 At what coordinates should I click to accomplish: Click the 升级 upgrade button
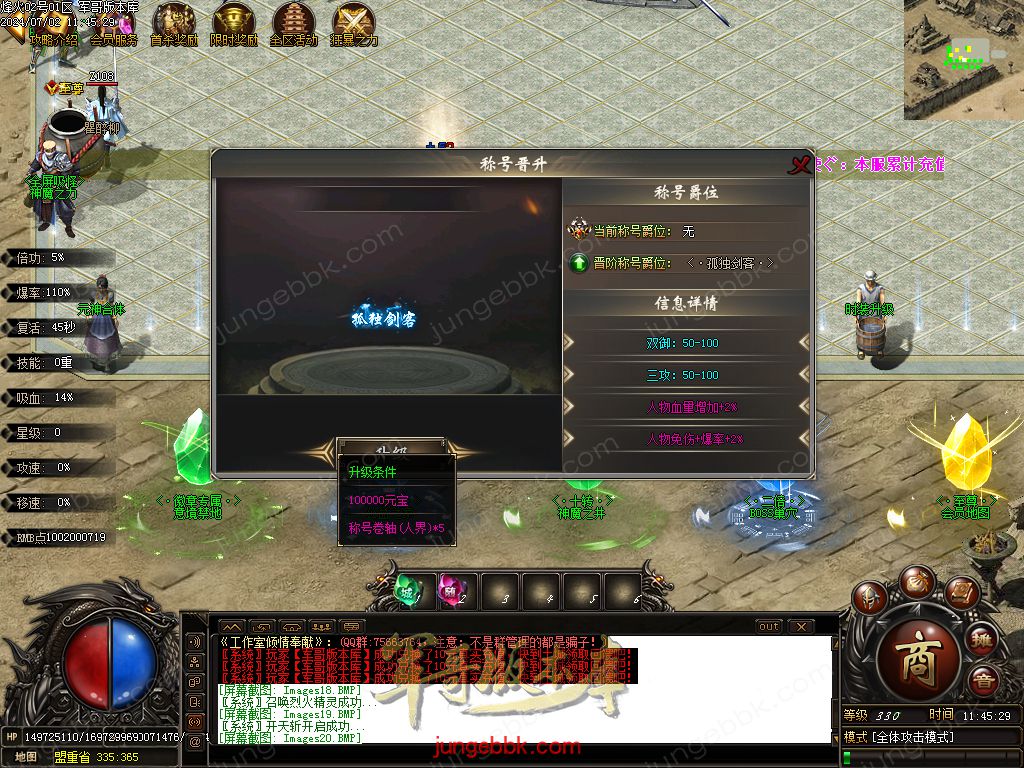pyautogui.click(x=391, y=446)
